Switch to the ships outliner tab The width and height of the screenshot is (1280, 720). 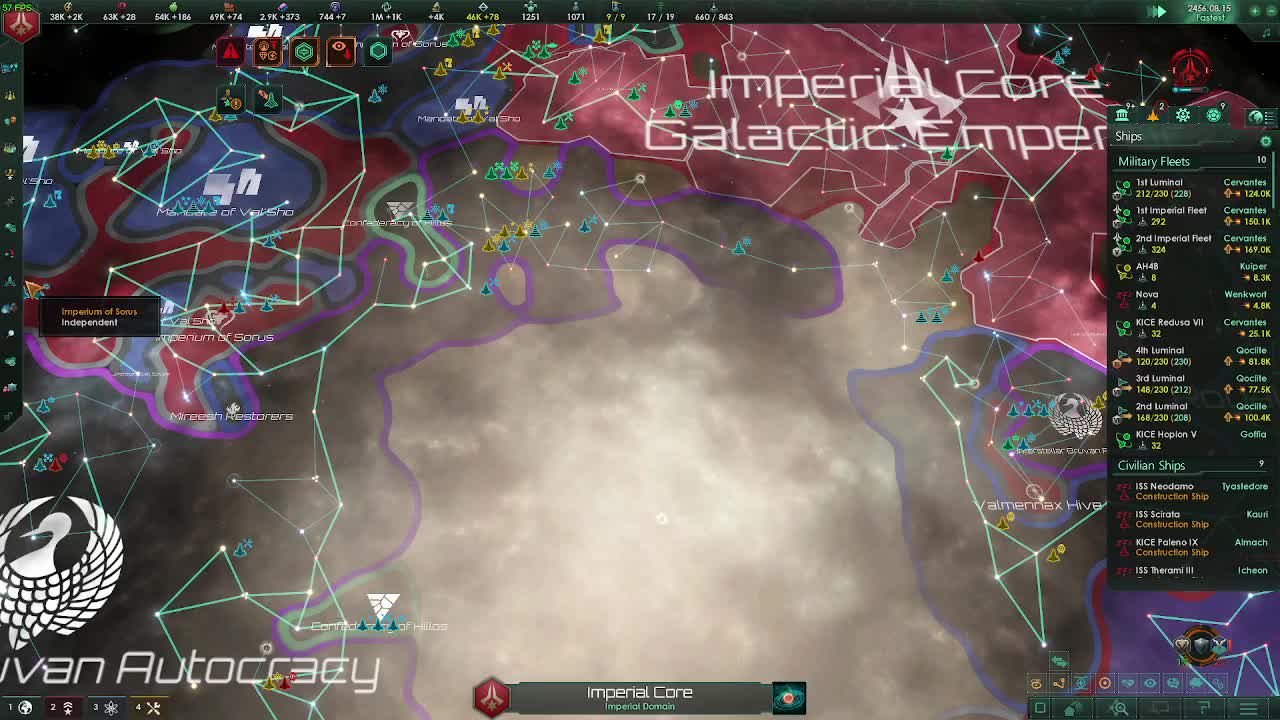click(x=1153, y=115)
